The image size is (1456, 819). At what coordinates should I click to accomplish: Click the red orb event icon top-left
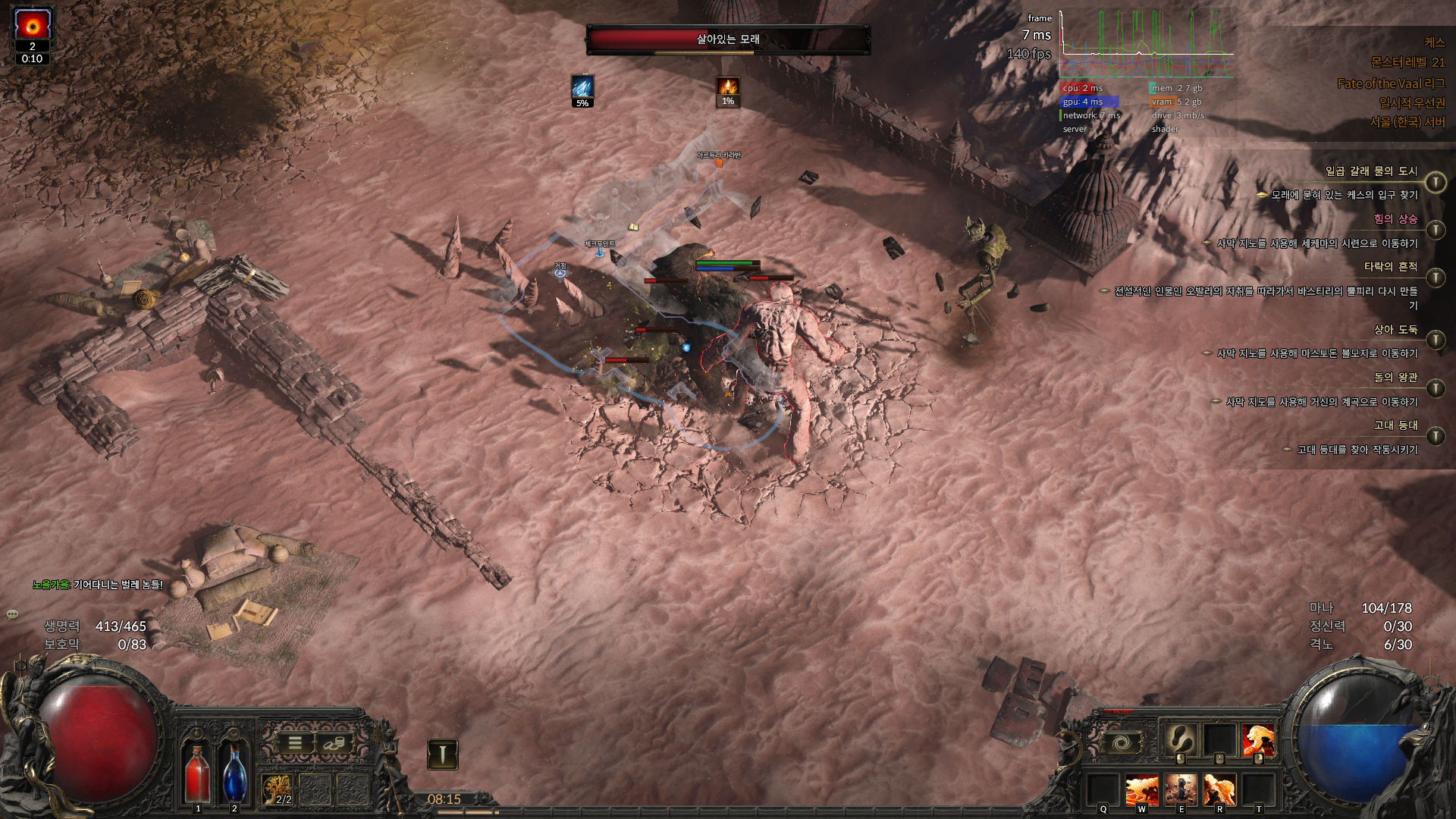click(32, 23)
